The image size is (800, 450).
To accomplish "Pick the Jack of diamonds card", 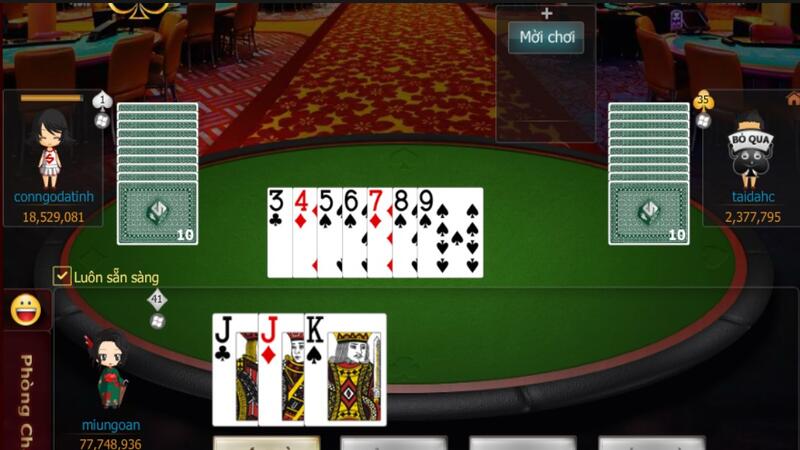I will click(281, 368).
